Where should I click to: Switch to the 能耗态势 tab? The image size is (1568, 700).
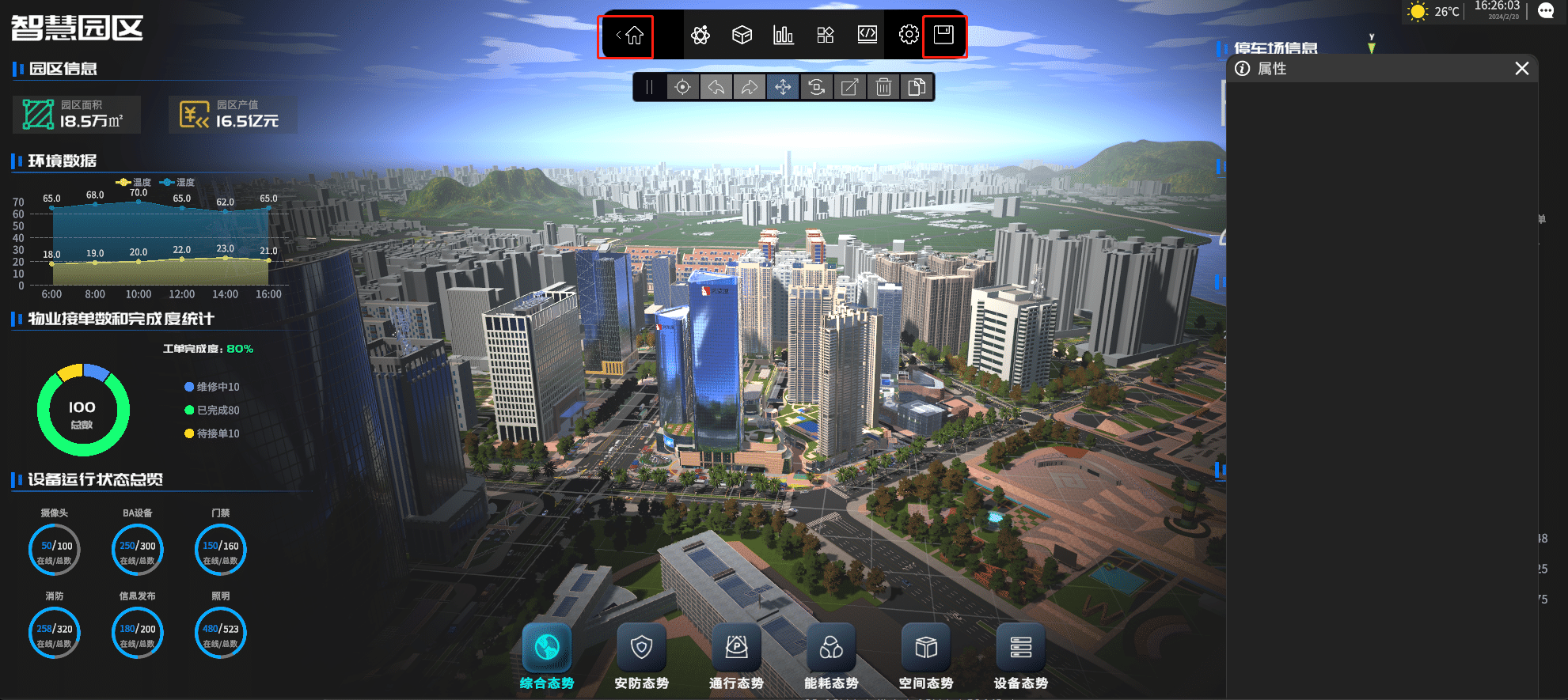[831, 656]
